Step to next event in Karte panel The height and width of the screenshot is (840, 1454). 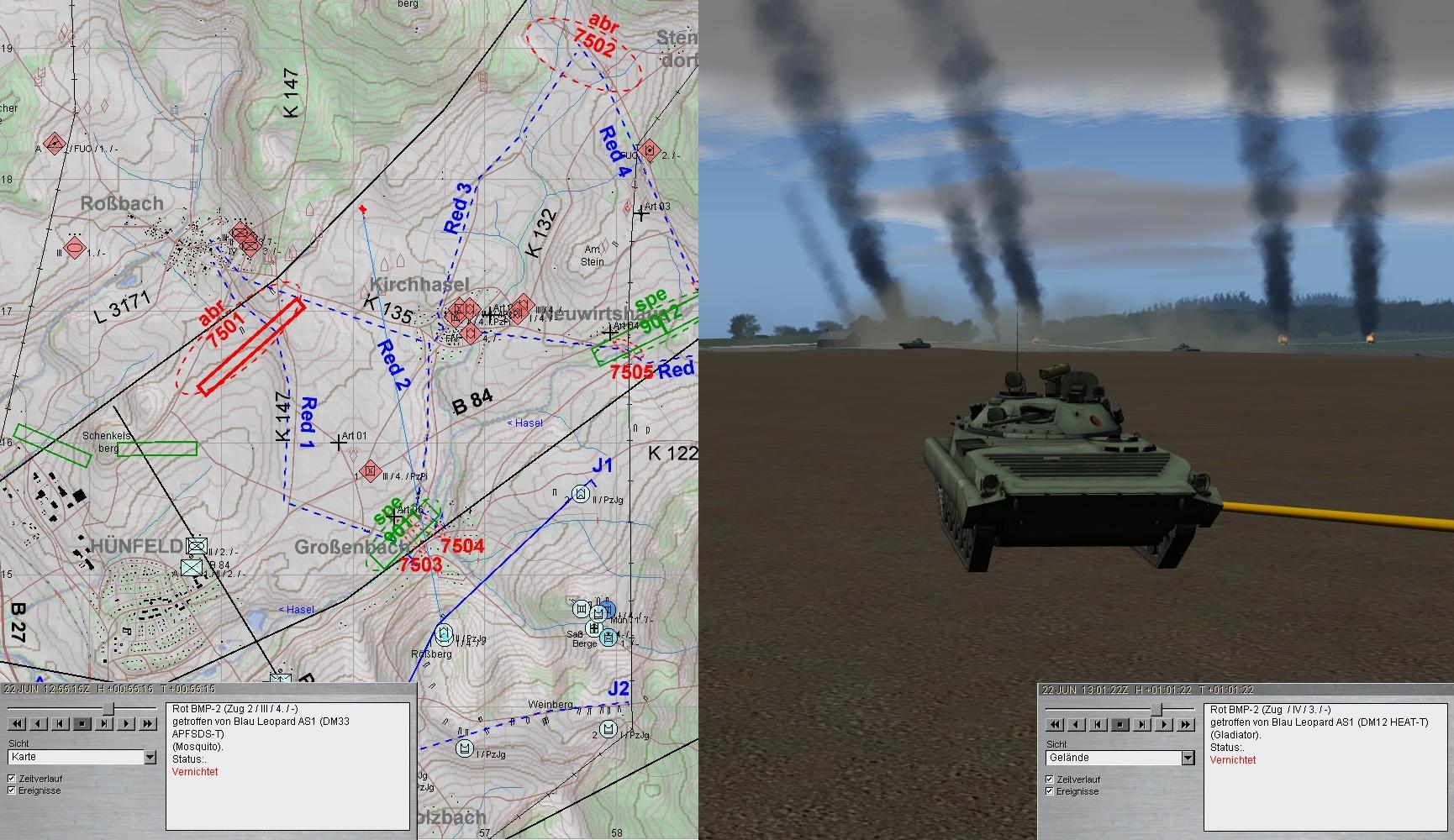point(104,723)
